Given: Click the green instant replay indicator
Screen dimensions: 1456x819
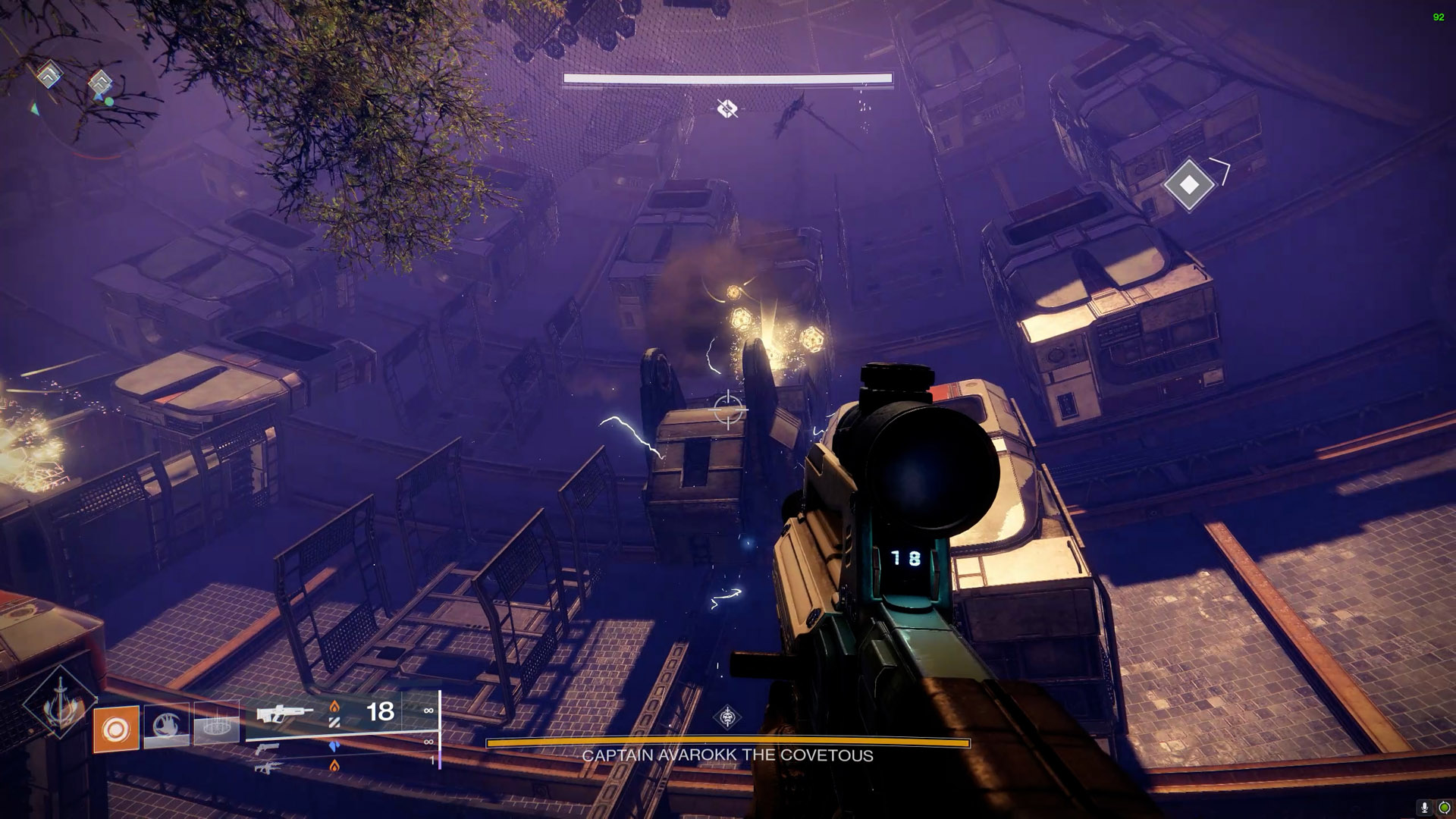Looking at the screenshot, I should [1444, 808].
